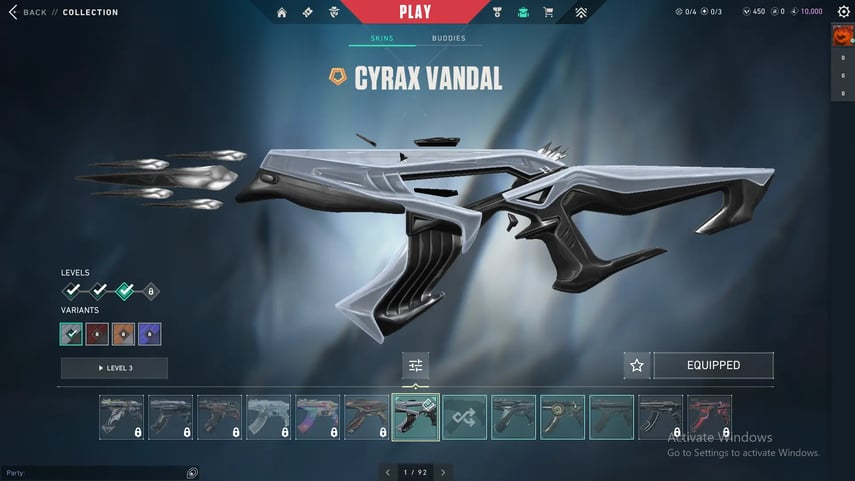Mark the skin as favorite with the star
Viewport: 855px width, 481px height.
coord(637,366)
